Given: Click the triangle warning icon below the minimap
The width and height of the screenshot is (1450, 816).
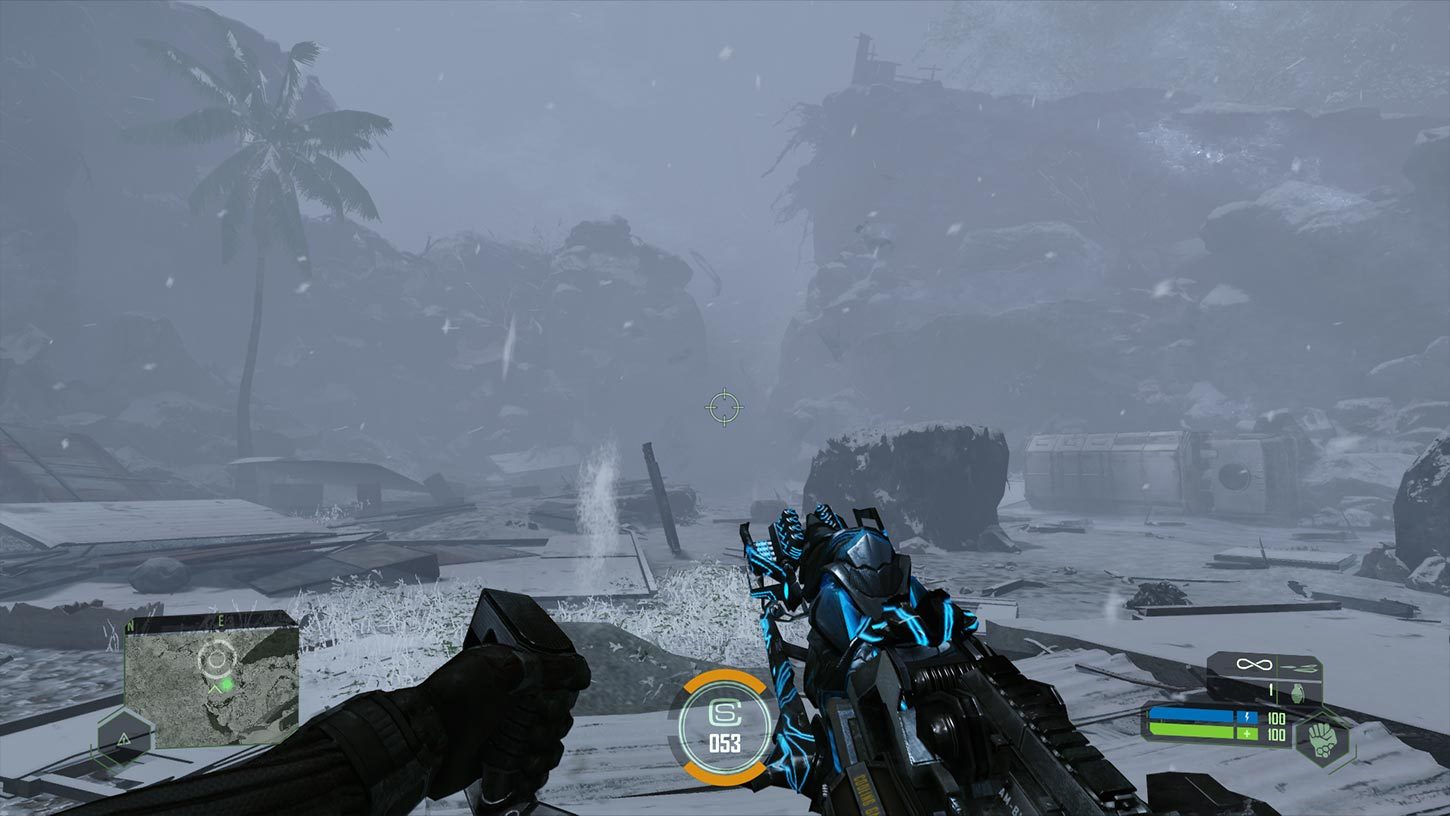Looking at the screenshot, I should (x=123, y=738).
